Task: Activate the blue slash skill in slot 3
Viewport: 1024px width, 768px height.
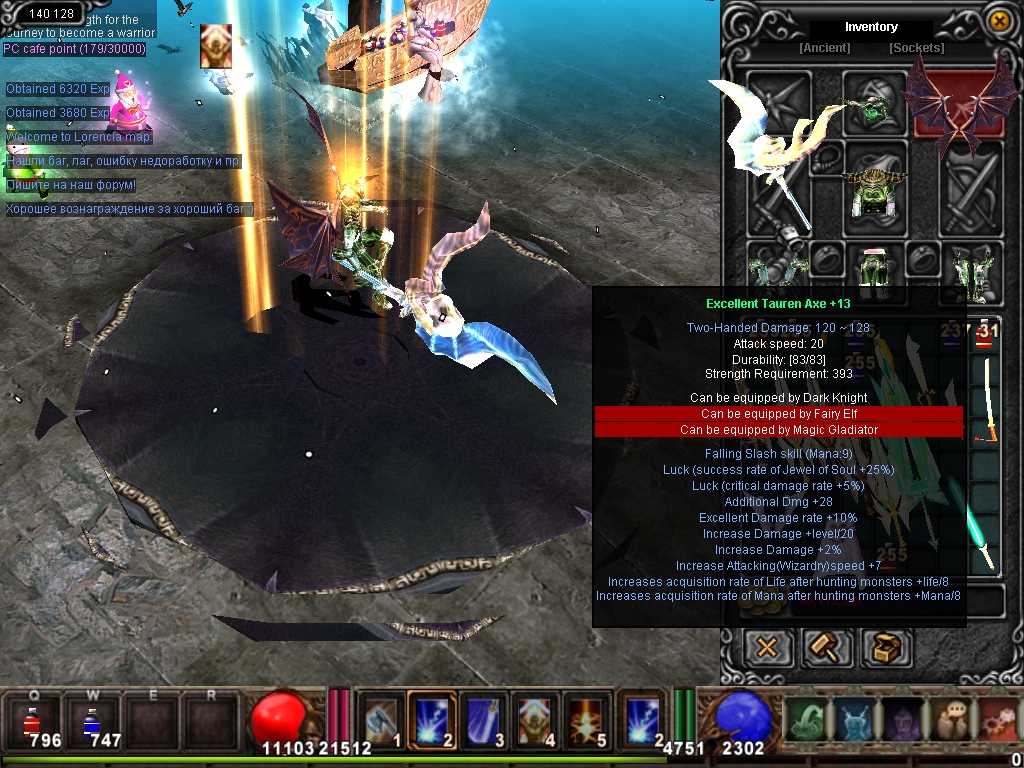Action: click(485, 719)
